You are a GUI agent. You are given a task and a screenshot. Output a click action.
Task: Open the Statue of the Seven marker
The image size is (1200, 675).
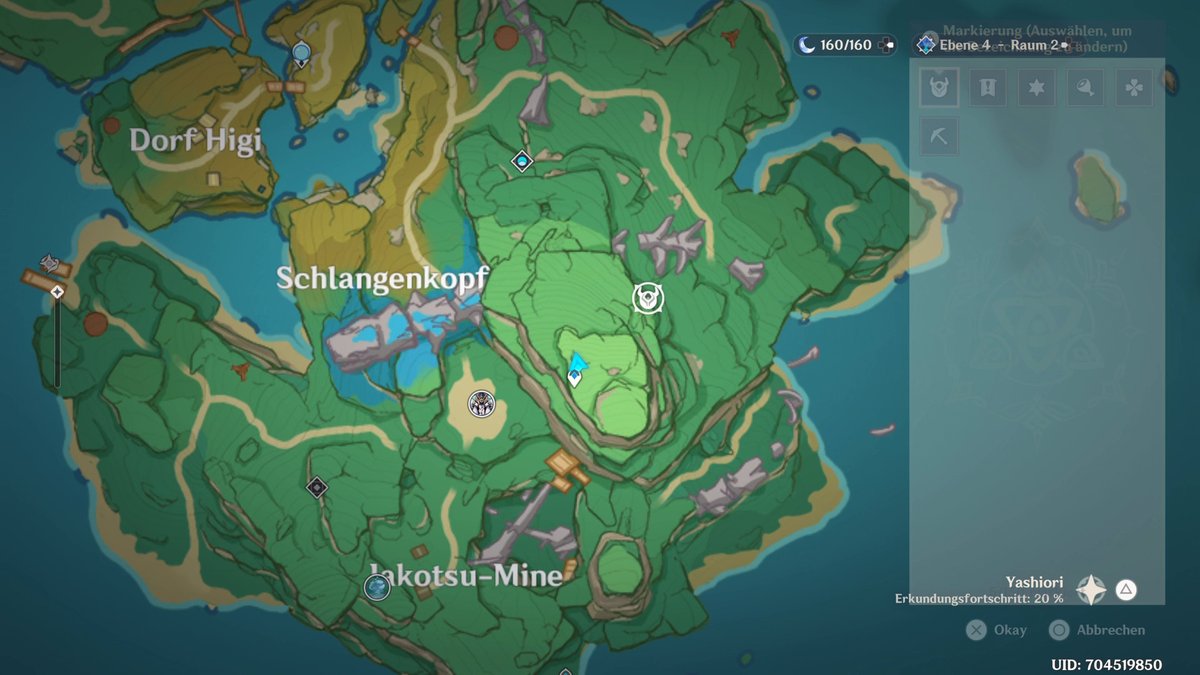(x=301, y=53)
